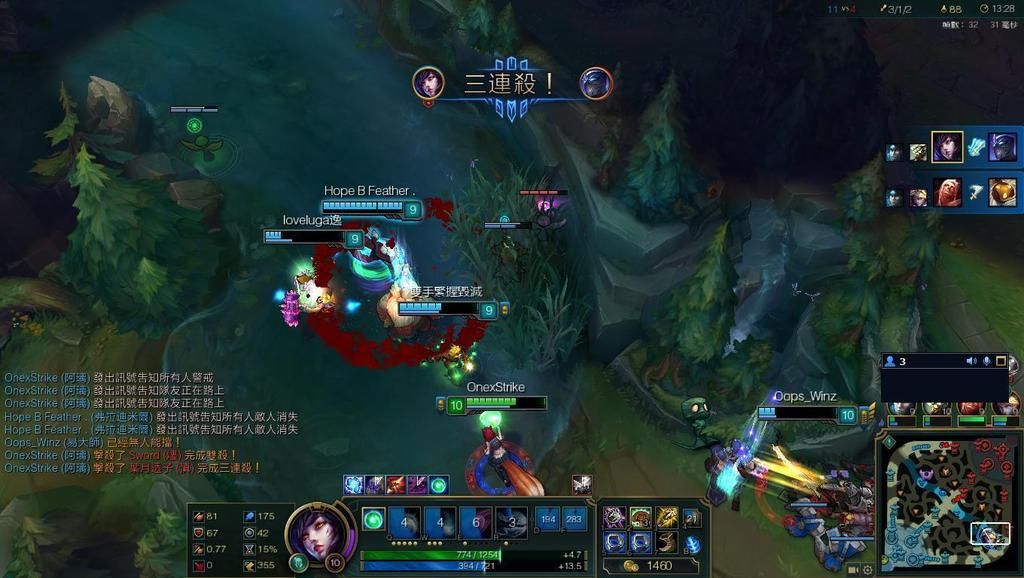The height and width of the screenshot is (578, 1024).
Task: Toggle the microphone in voice panel
Action: coord(986,361)
